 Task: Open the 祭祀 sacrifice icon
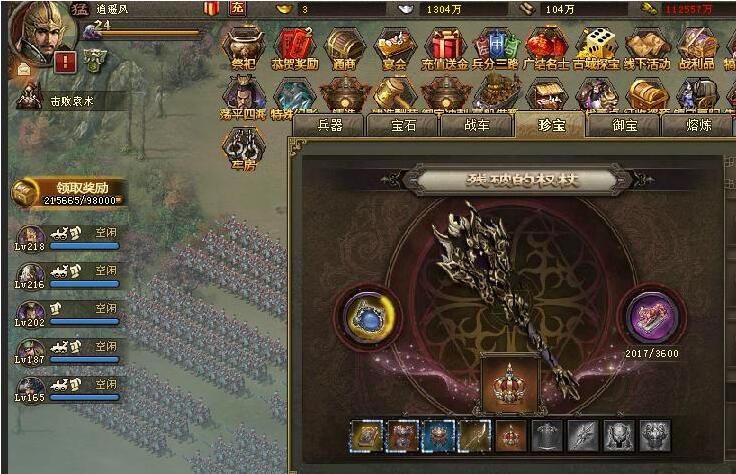241,45
